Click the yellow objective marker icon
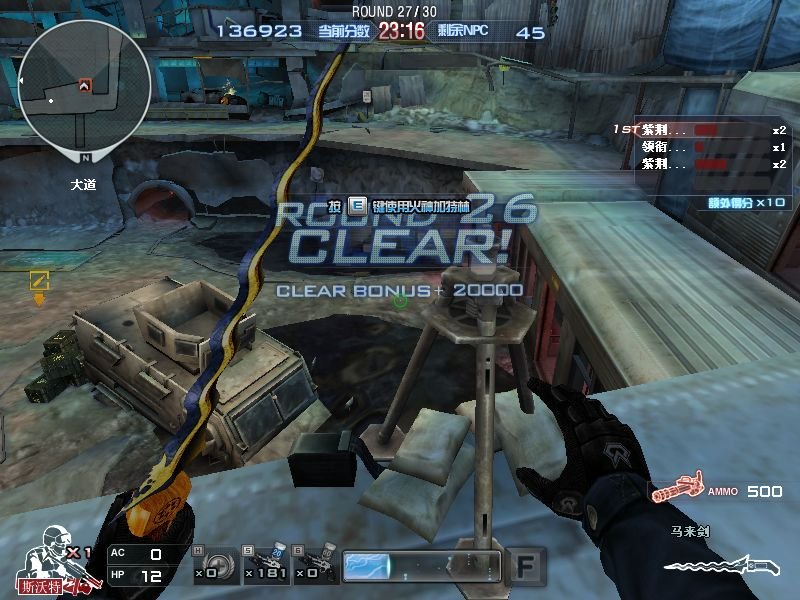 [39, 282]
